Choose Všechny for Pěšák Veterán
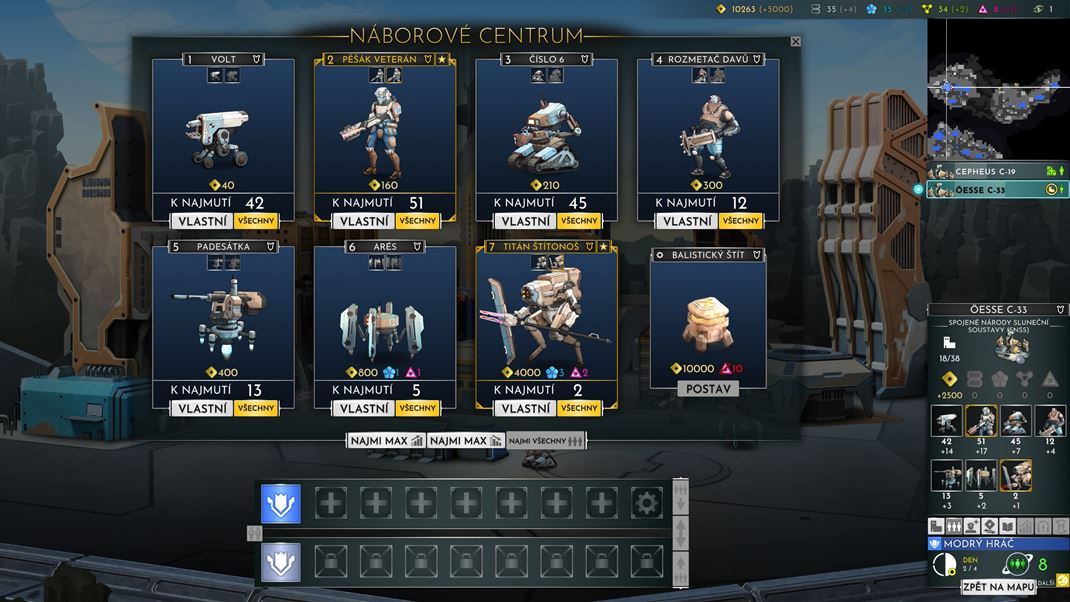Screen dimensions: 1070x602 click(417, 221)
